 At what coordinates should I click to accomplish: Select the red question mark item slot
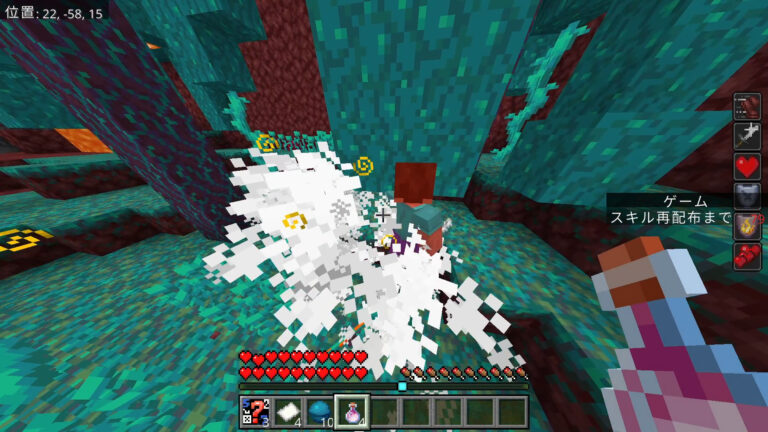point(254,411)
